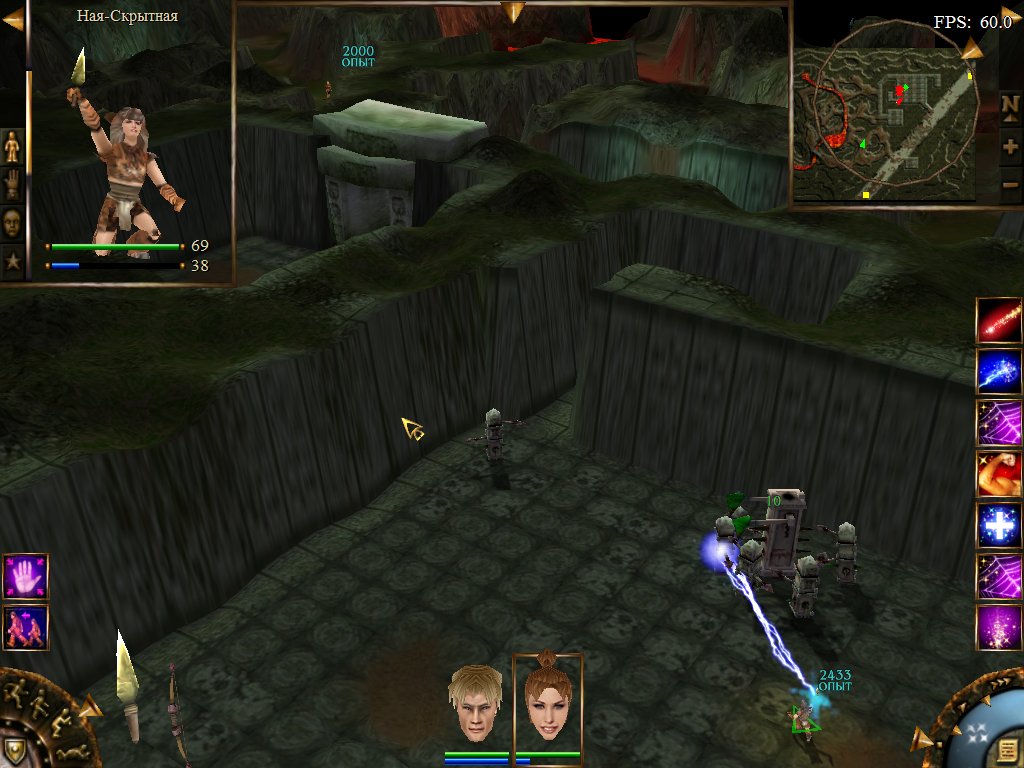Cast the blue cross healing spell

tap(998, 526)
